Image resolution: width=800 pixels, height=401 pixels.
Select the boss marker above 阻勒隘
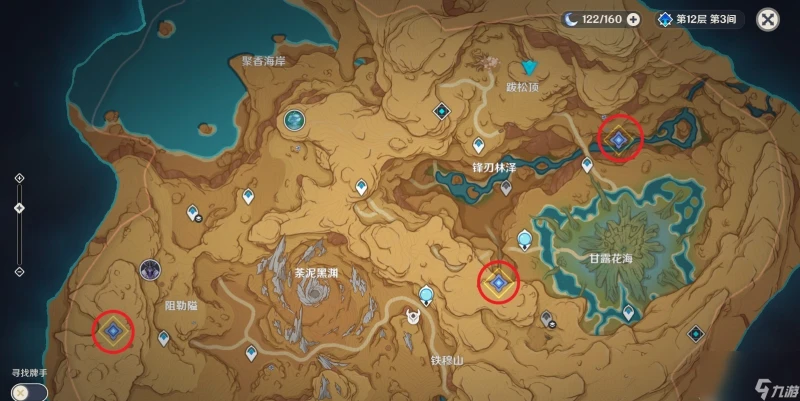(151, 268)
